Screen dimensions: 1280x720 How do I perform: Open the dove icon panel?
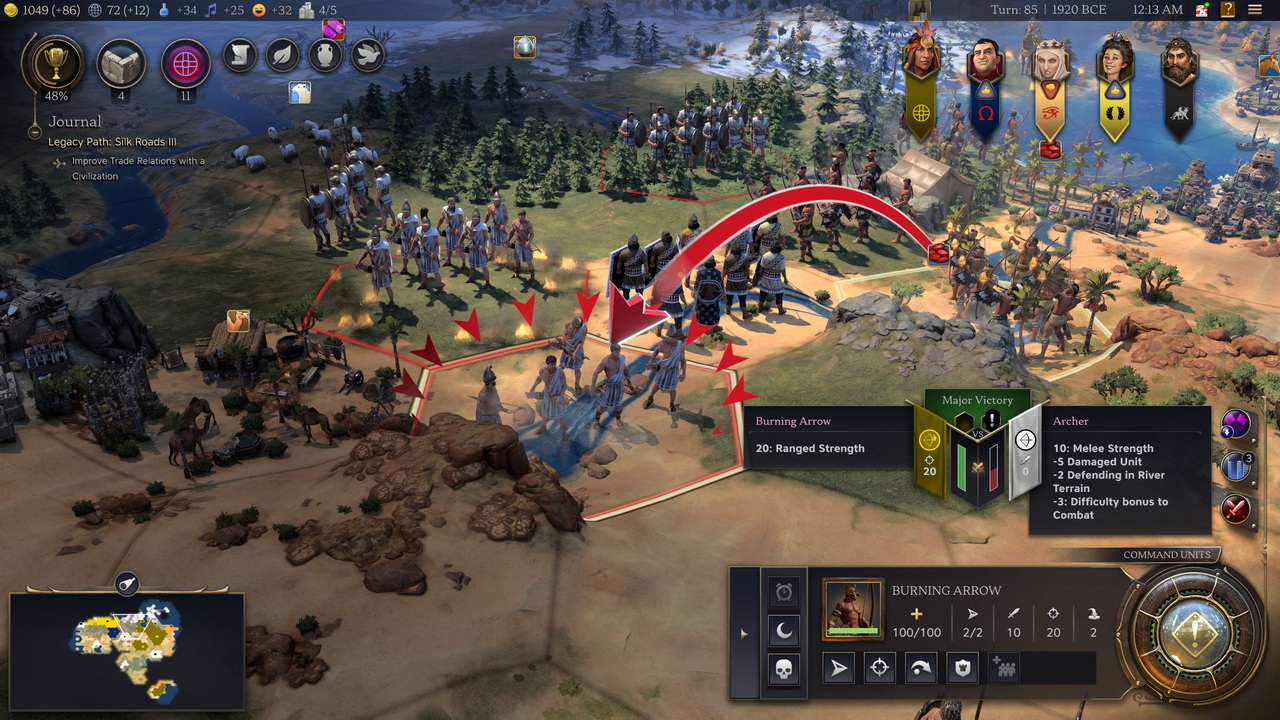368,55
